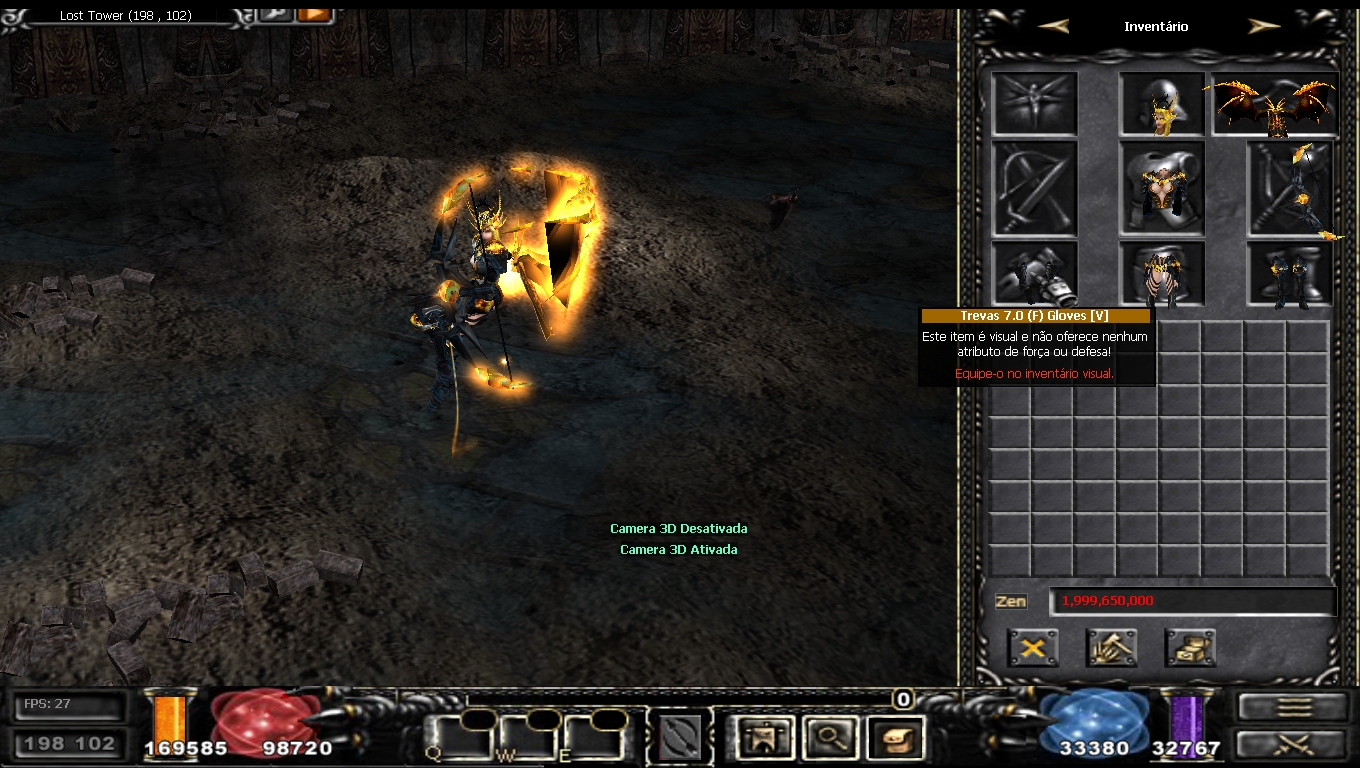
Task: Select the equipped golden wings slot
Action: click(x=1275, y=104)
